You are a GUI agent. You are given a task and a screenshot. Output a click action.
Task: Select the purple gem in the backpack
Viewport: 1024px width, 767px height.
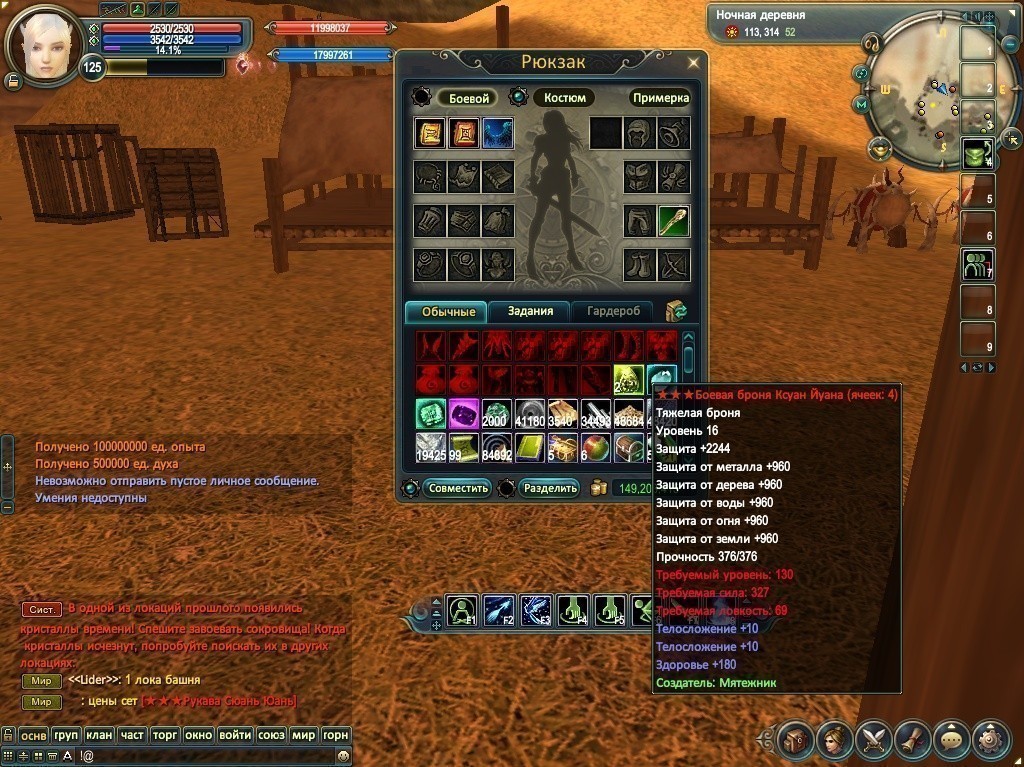462,413
